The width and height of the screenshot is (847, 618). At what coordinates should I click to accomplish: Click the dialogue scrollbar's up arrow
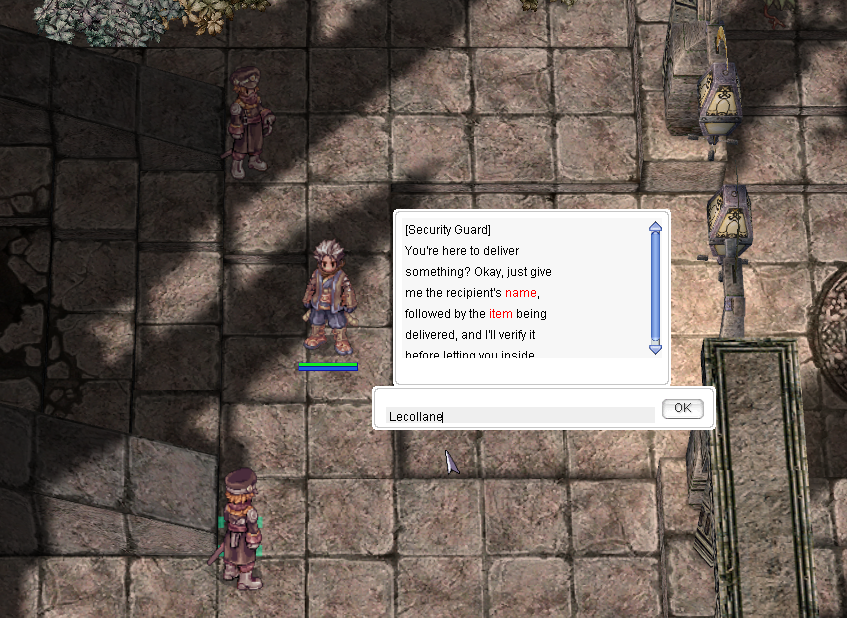click(656, 227)
